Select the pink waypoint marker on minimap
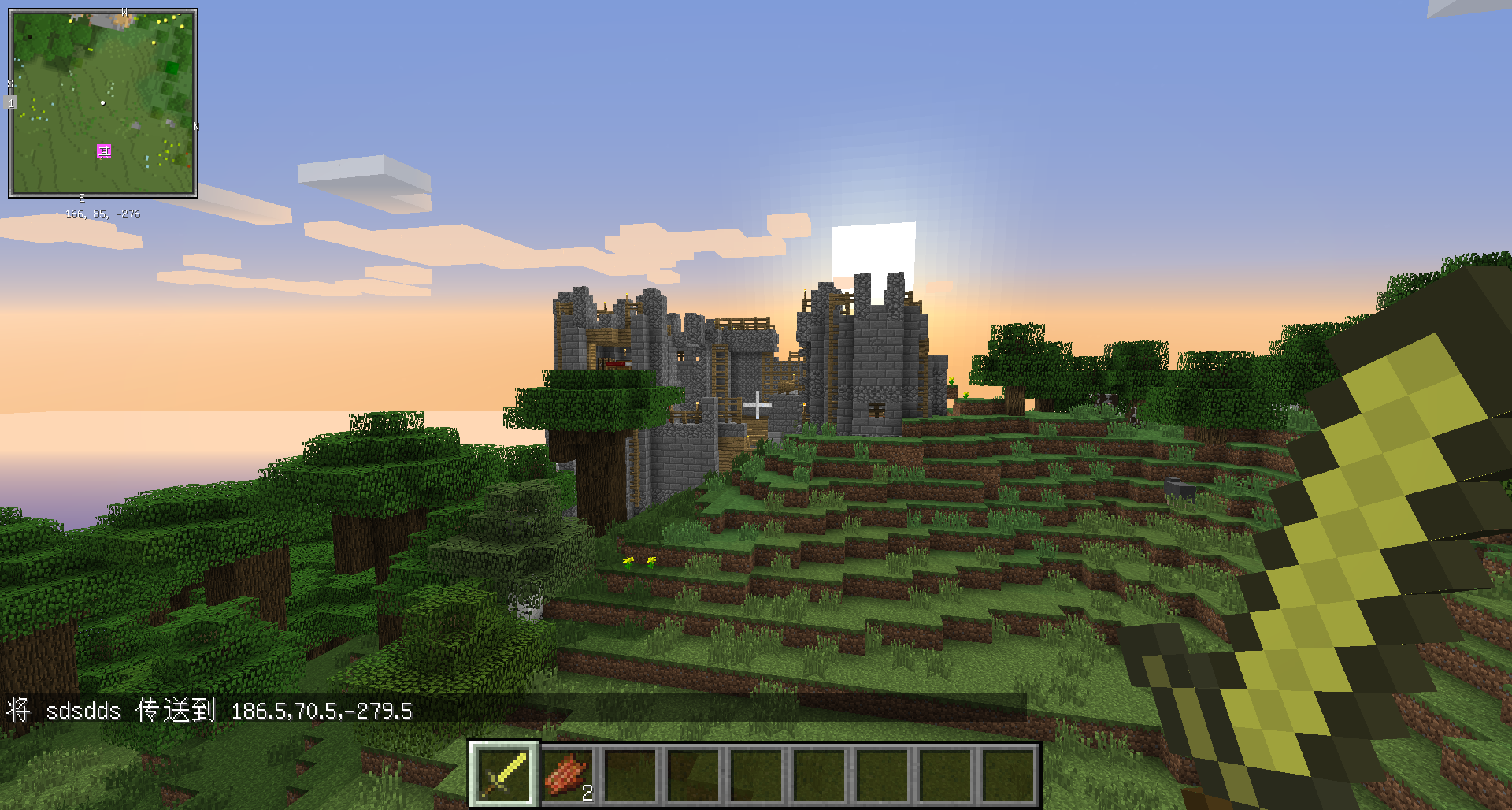Viewport: 1512px width, 810px height. pos(104,151)
